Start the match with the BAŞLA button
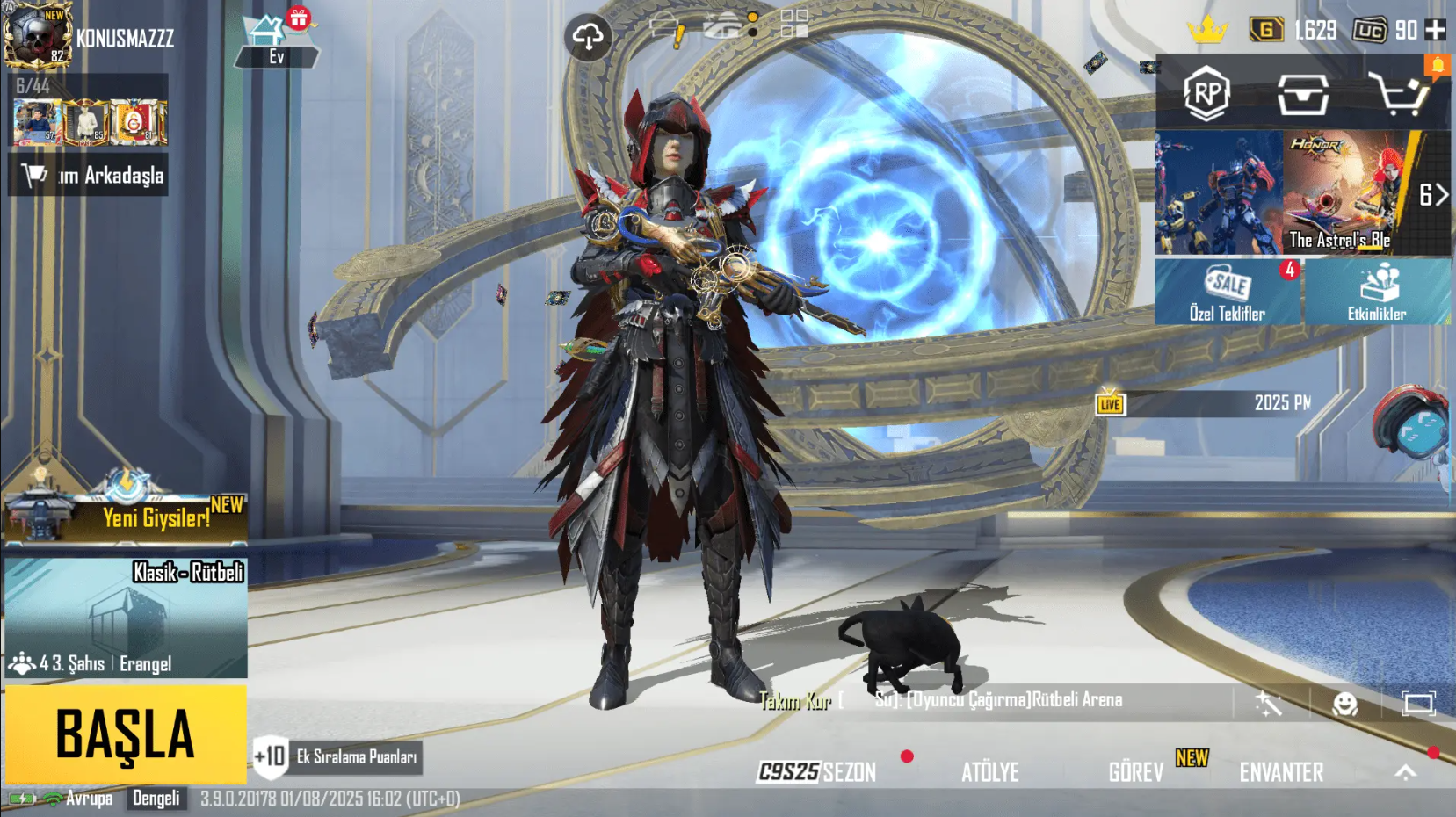 point(126,734)
